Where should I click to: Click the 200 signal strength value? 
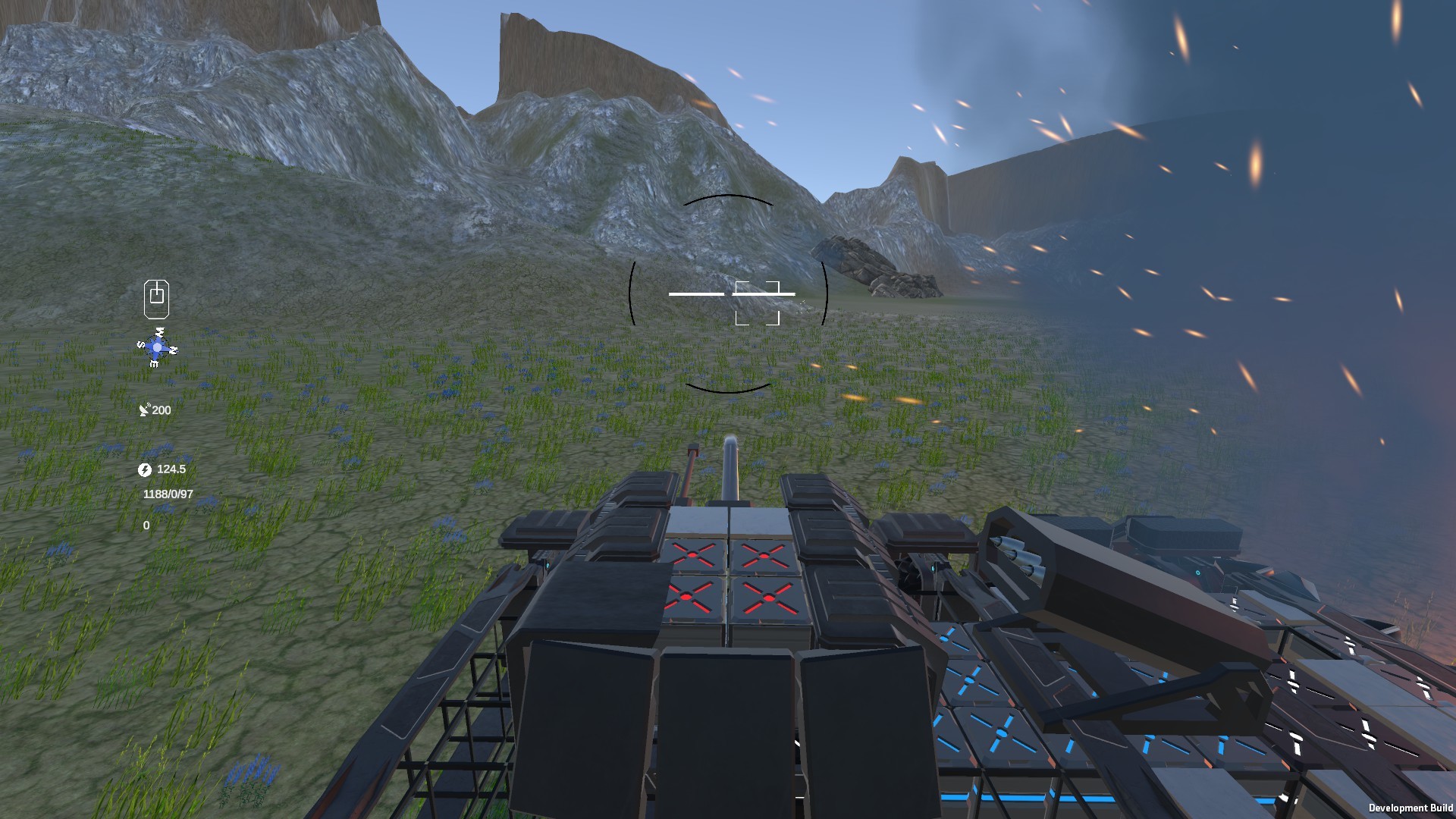point(161,410)
